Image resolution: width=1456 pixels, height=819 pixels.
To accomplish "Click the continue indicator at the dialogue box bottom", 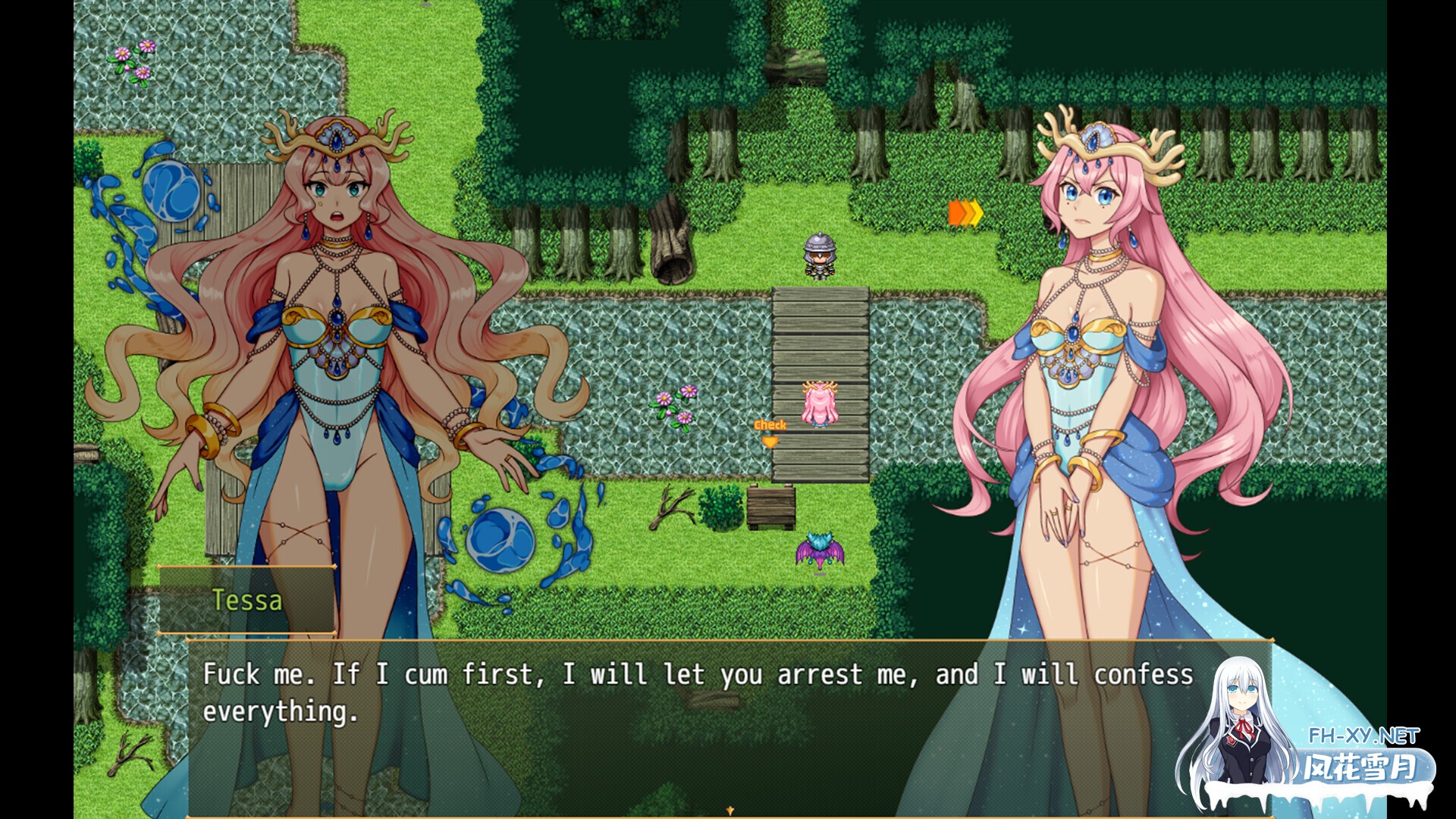I will coord(730,808).
